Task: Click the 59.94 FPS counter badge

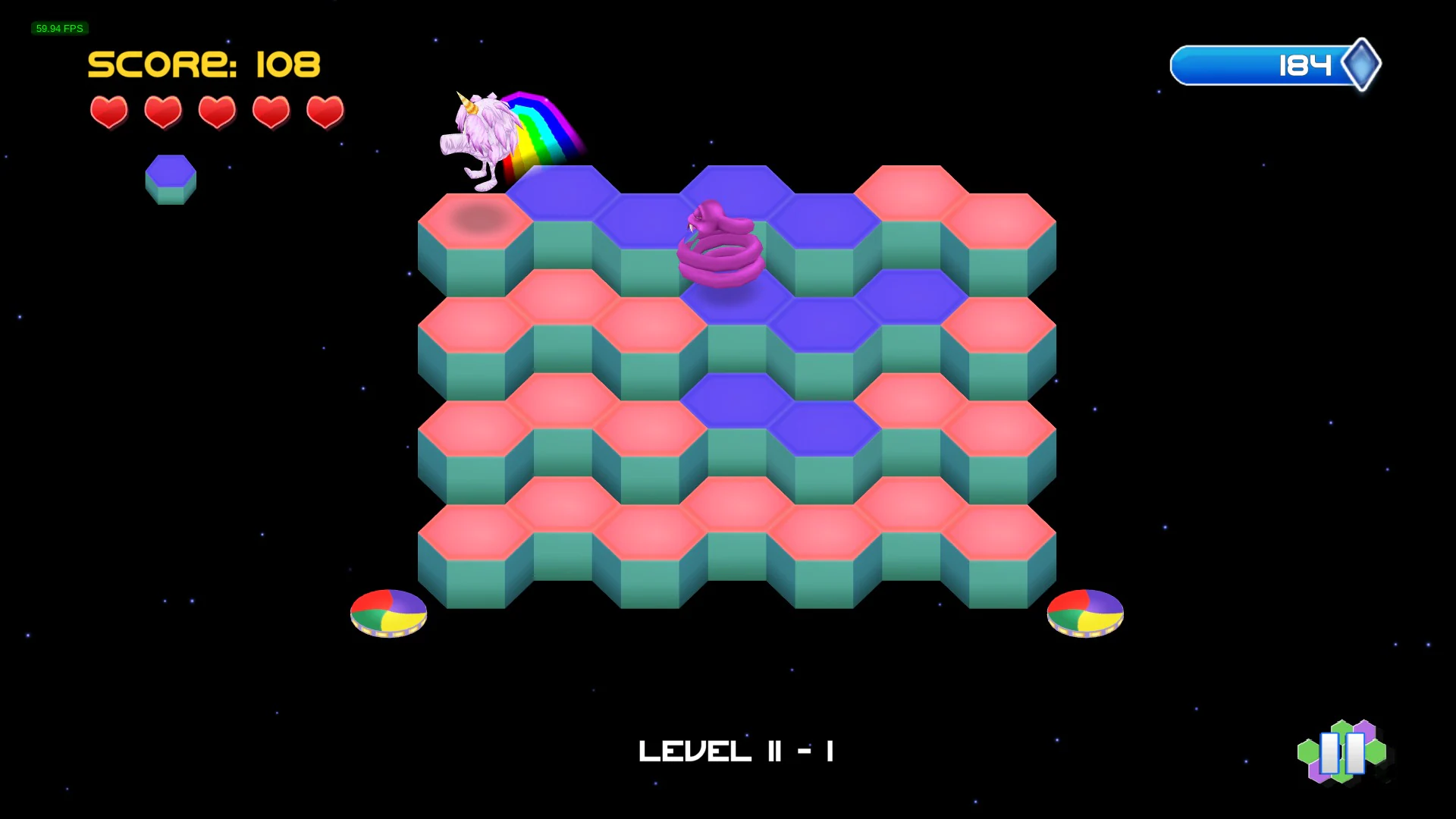Action: (x=59, y=29)
